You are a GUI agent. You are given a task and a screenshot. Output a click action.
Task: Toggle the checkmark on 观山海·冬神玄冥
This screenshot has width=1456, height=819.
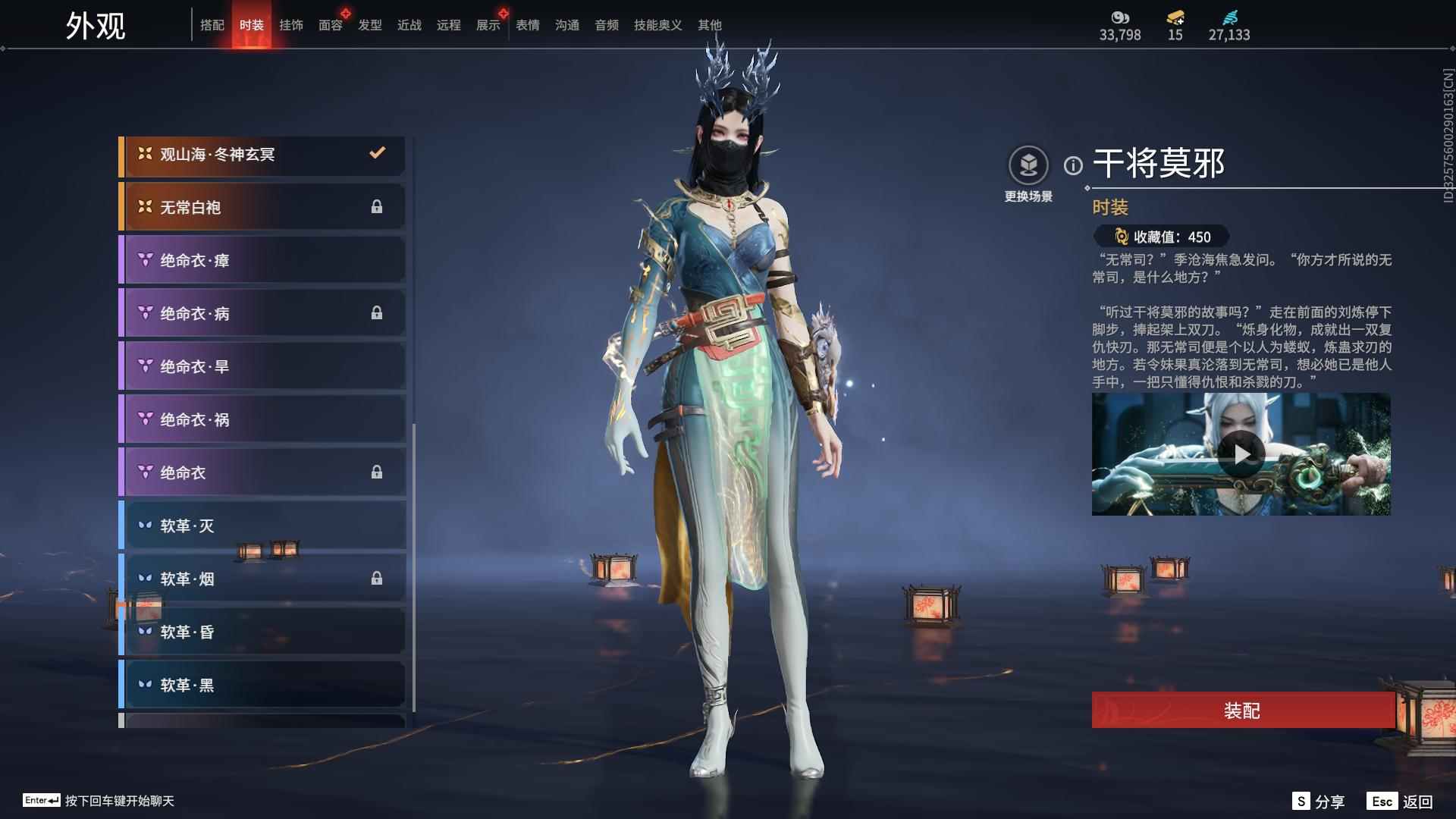tap(378, 153)
